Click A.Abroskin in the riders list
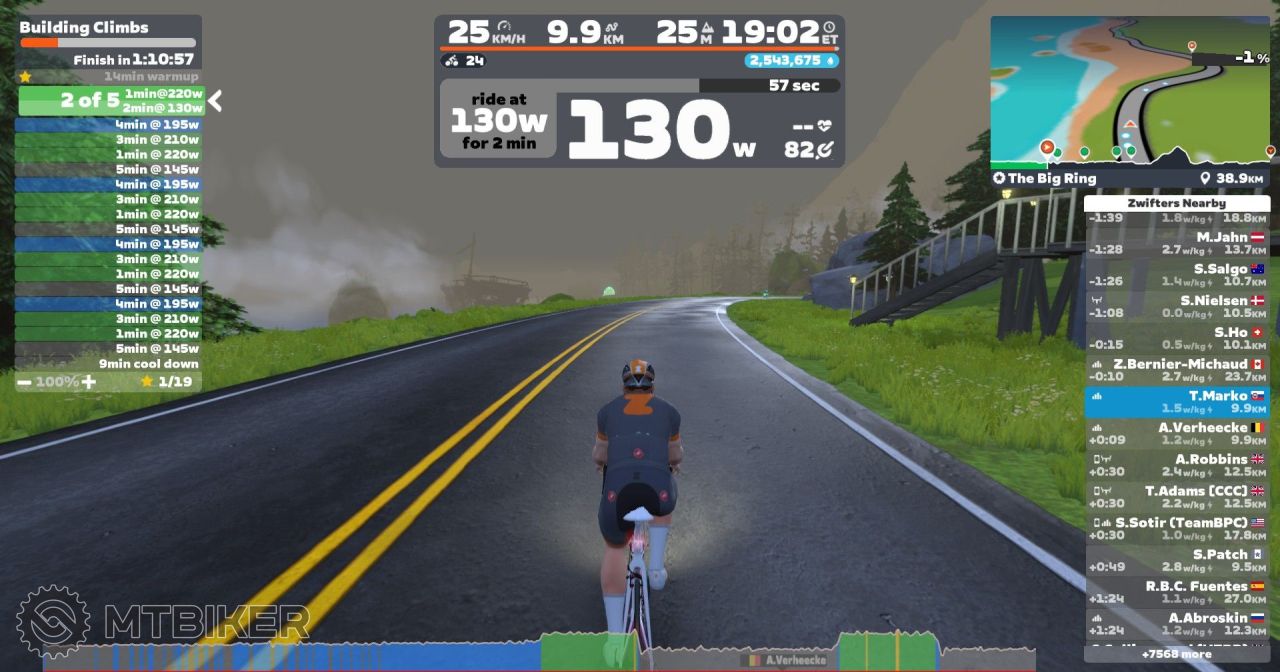The height and width of the screenshot is (672, 1280). (x=1177, y=624)
